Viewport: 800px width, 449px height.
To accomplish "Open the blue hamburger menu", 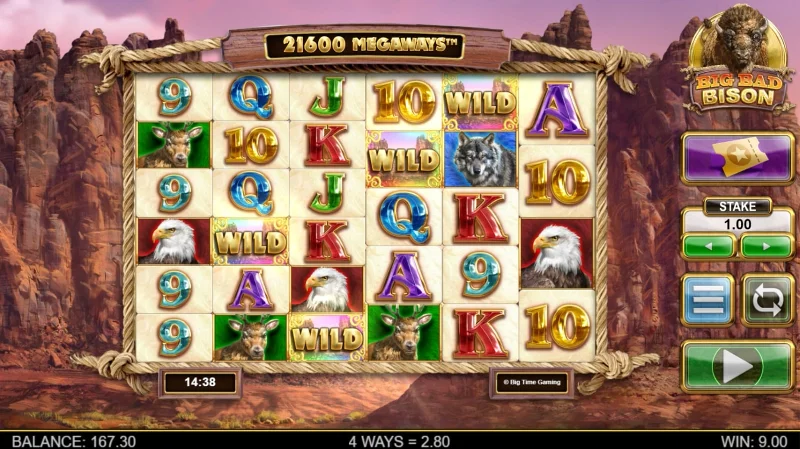I will [x=707, y=300].
